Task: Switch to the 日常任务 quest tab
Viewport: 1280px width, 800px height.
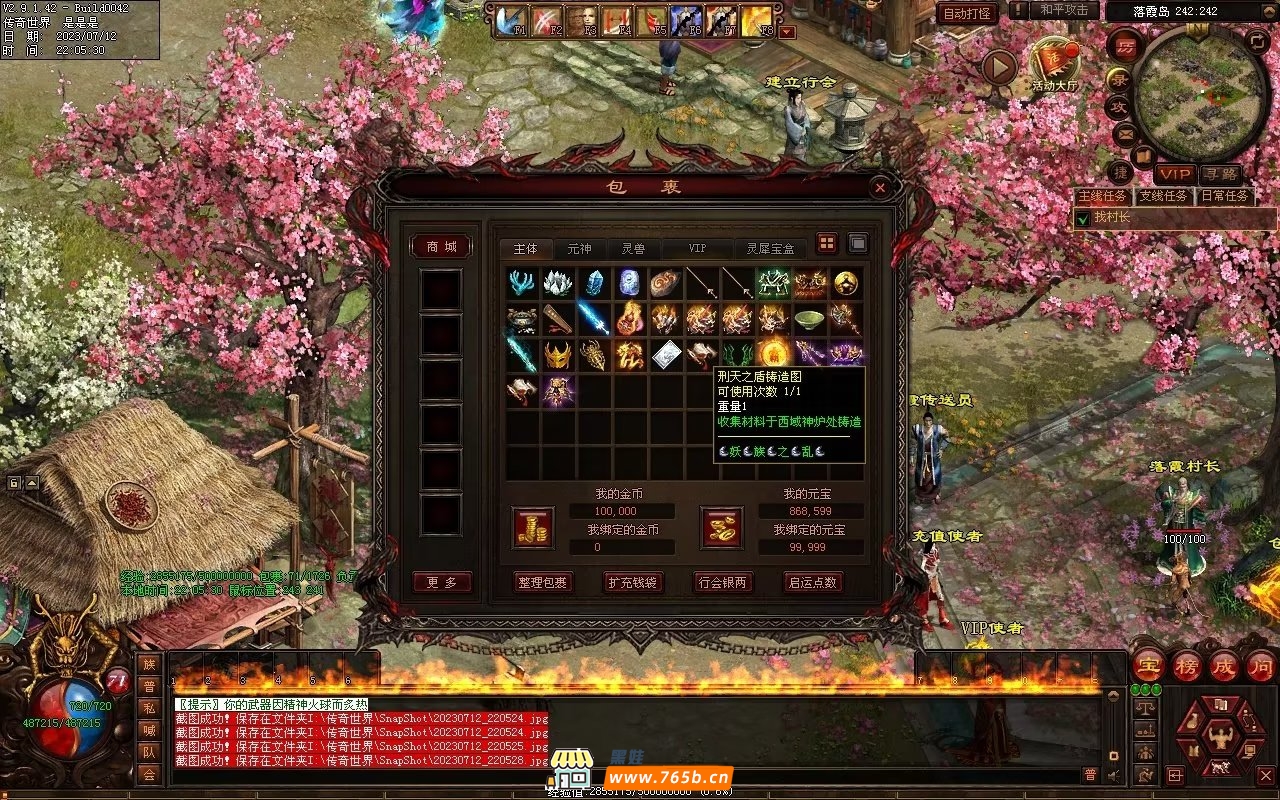Action: [1225, 196]
